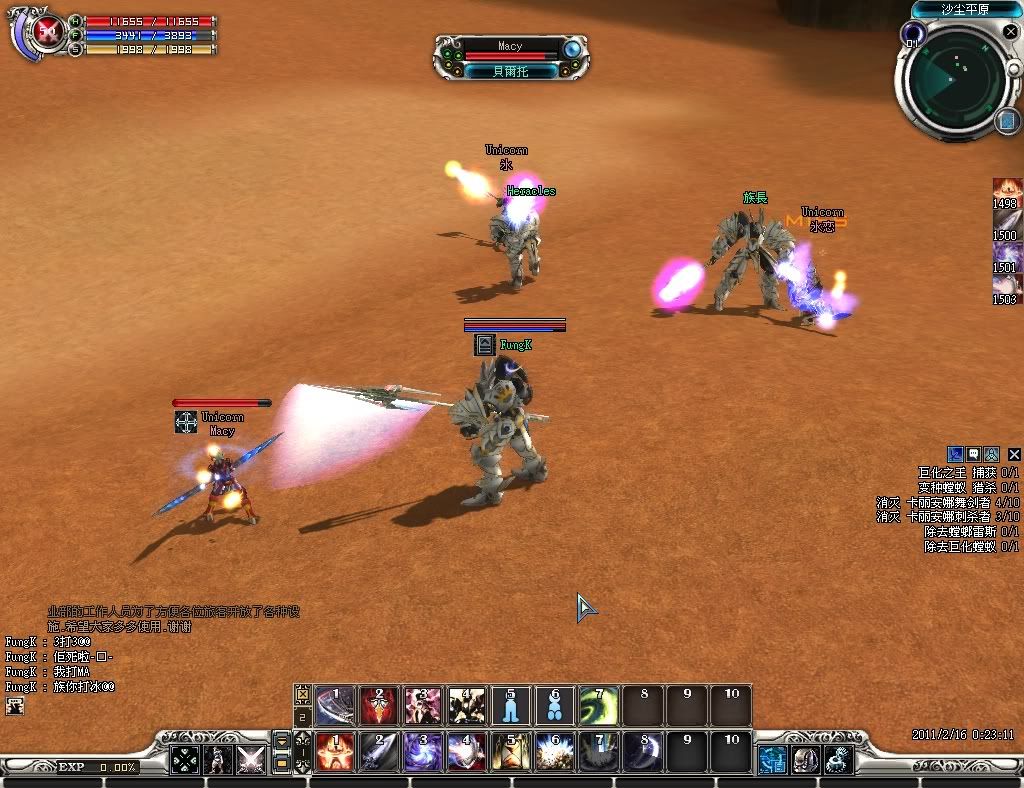Click the small chat toggle icon below chat log

coord(15,706)
